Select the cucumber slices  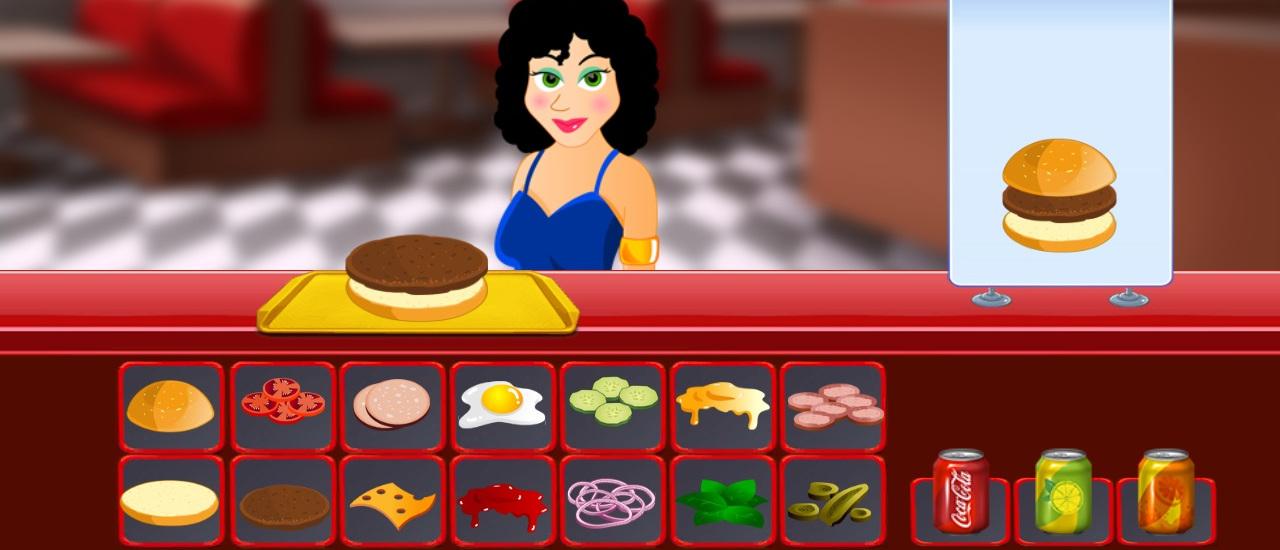(x=613, y=400)
